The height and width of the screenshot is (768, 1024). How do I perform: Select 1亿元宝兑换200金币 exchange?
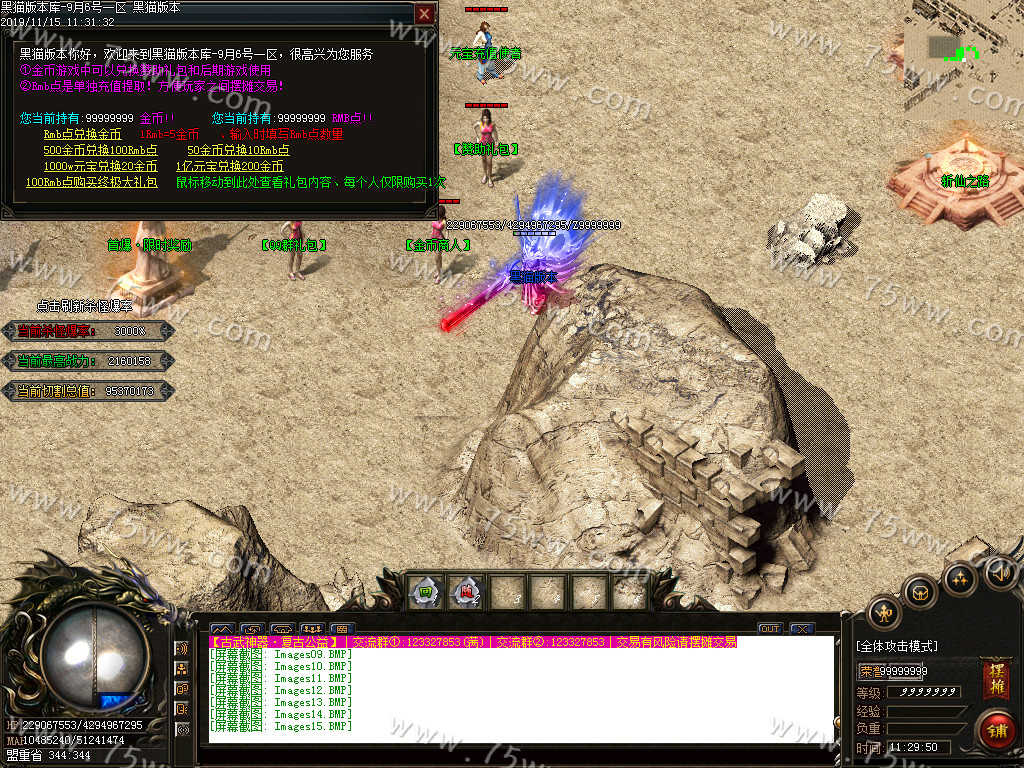229,166
